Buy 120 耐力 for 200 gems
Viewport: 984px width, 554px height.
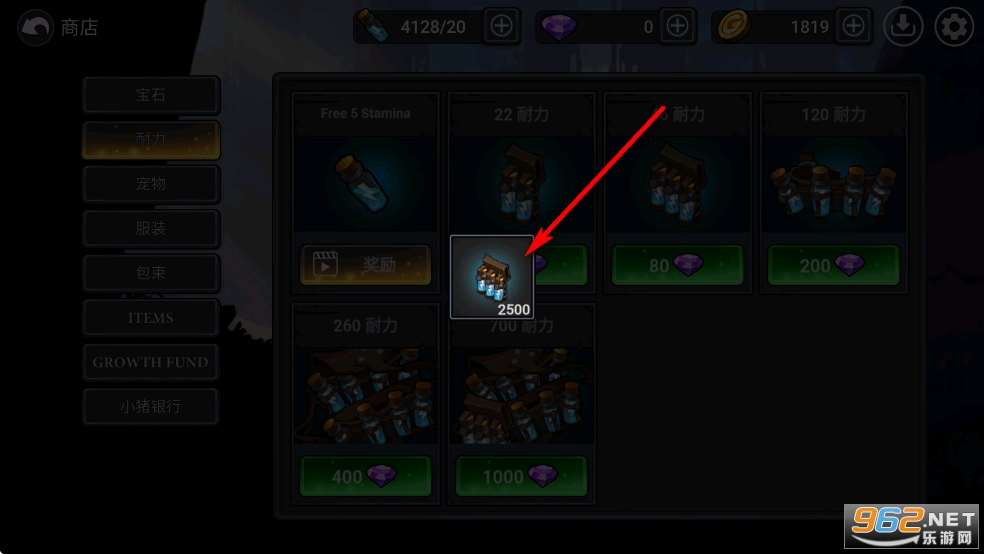pyautogui.click(x=833, y=265)
